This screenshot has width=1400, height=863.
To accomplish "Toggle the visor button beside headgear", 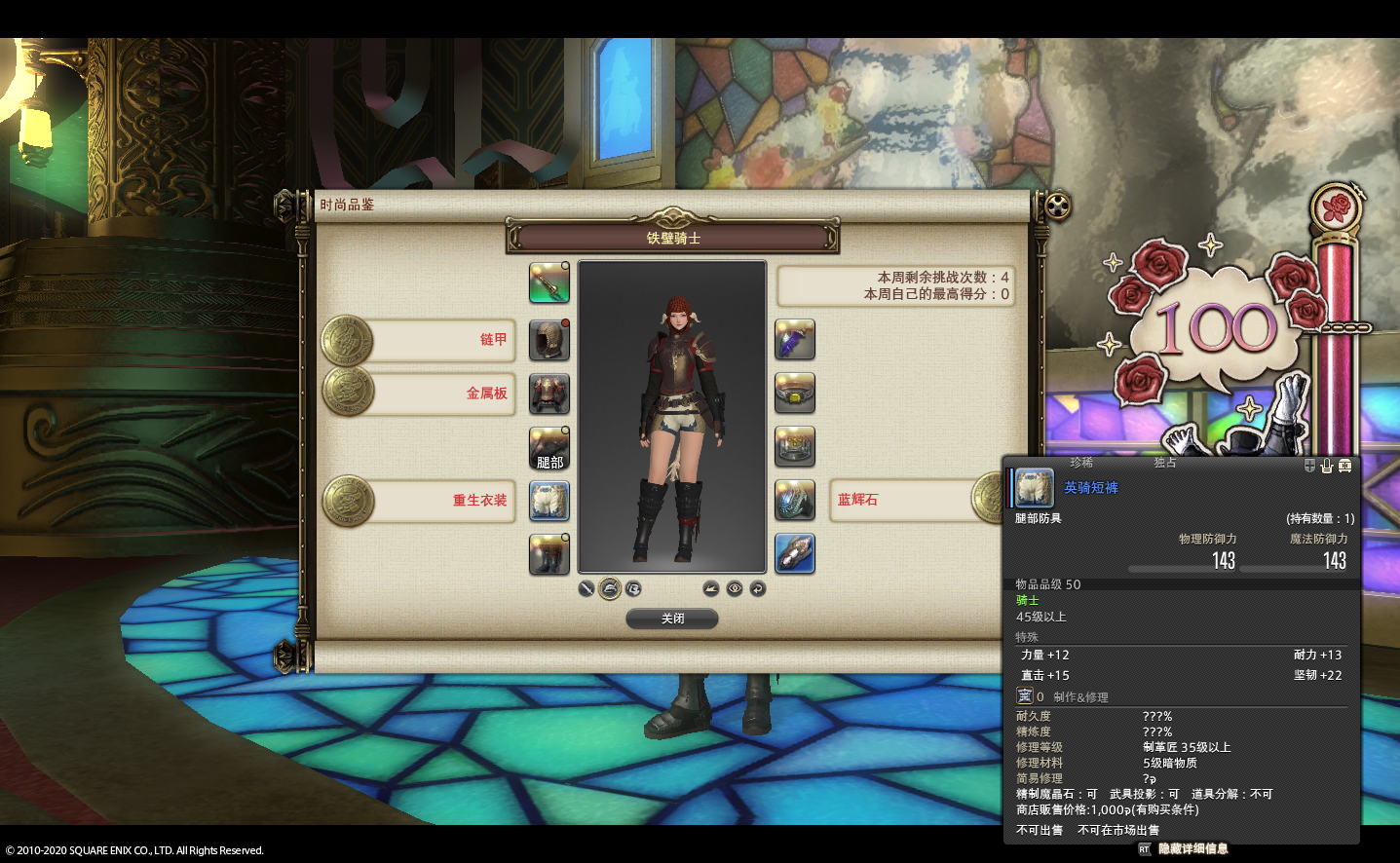I will 633,588.
